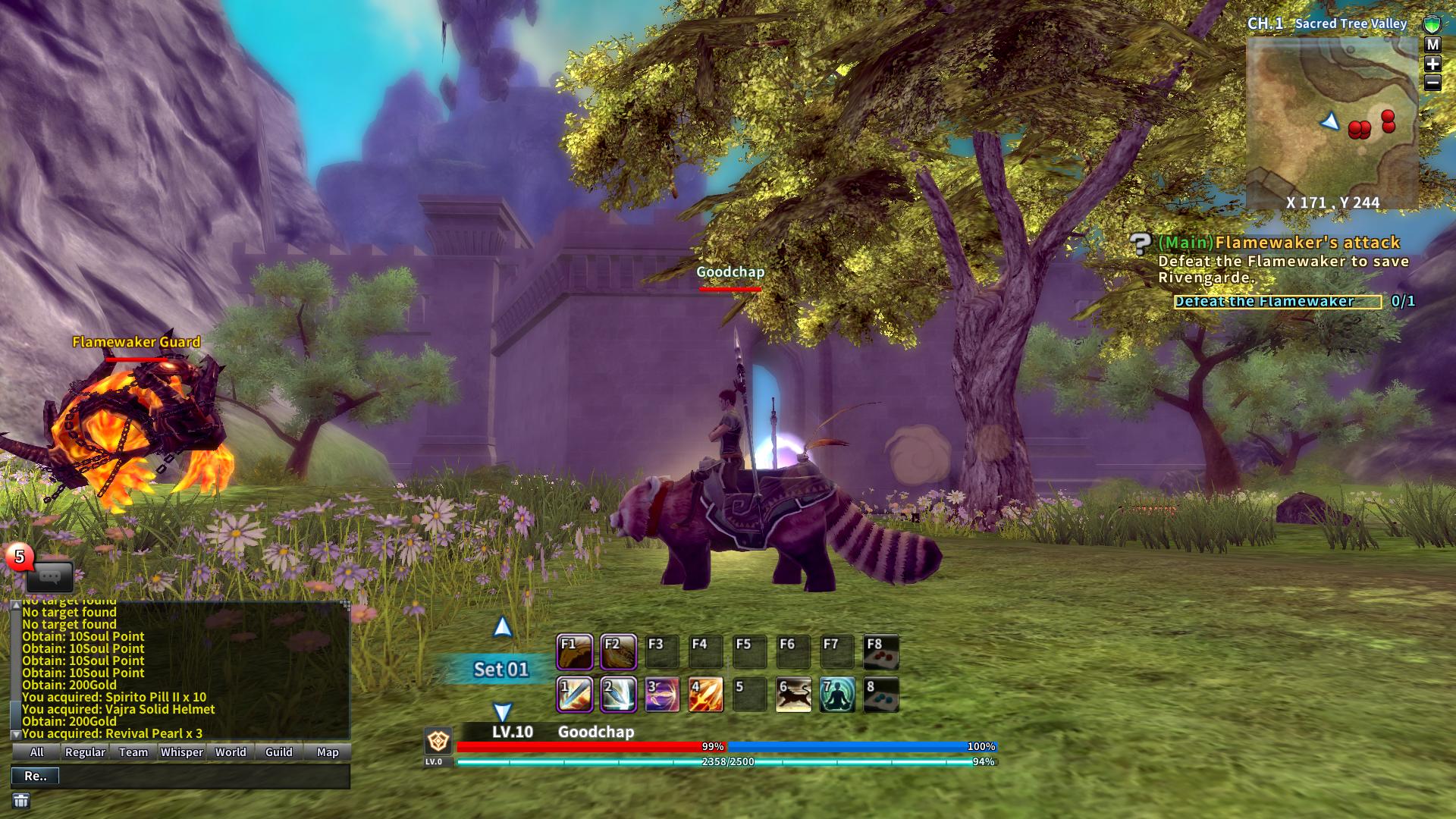The height and width of the screenshot is (819, 1456).
Task: Switch to the previous hotbar set with up arrow
Action: coord(502,627)
